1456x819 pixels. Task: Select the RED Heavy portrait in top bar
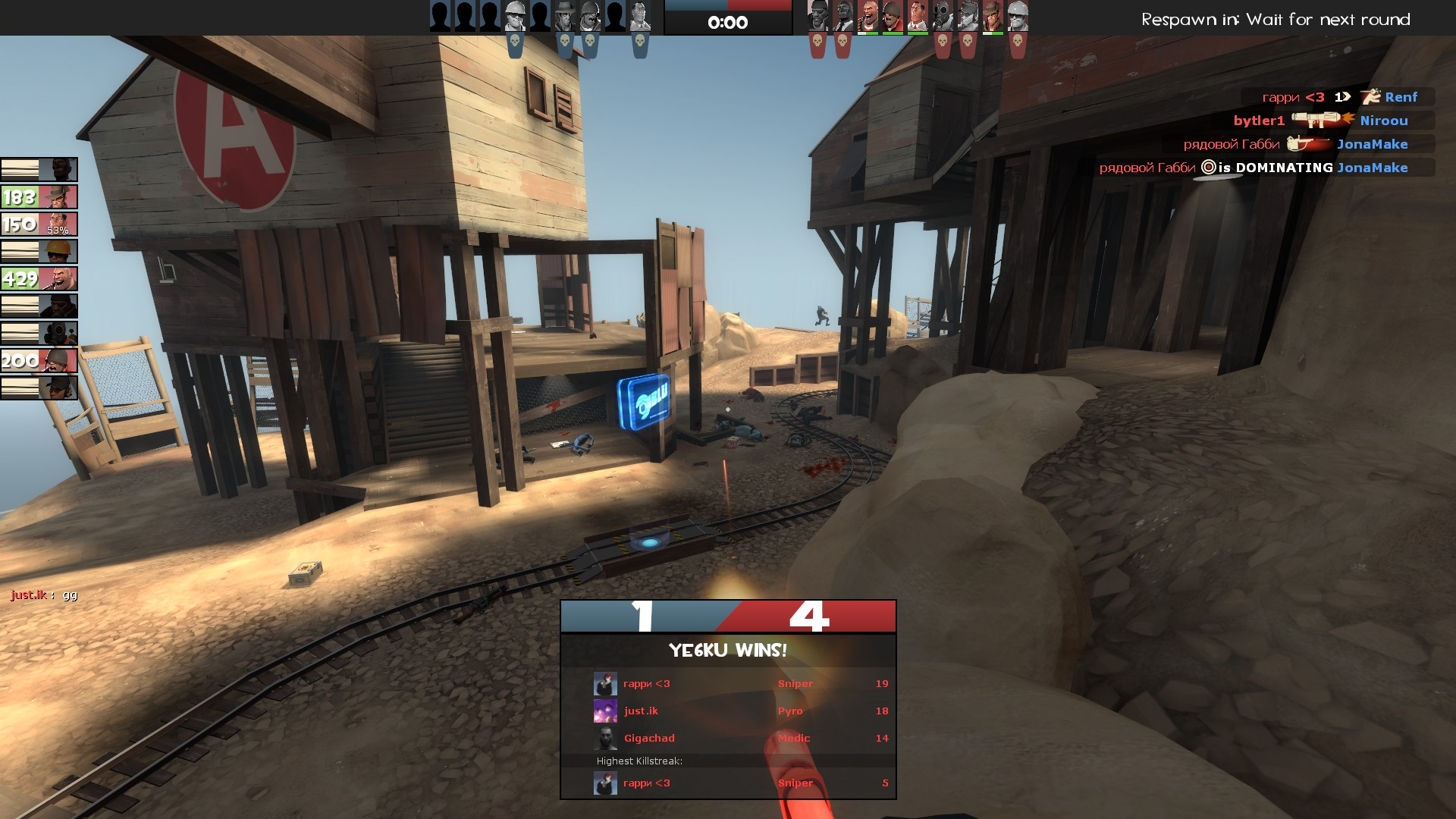tap(868, 16)
